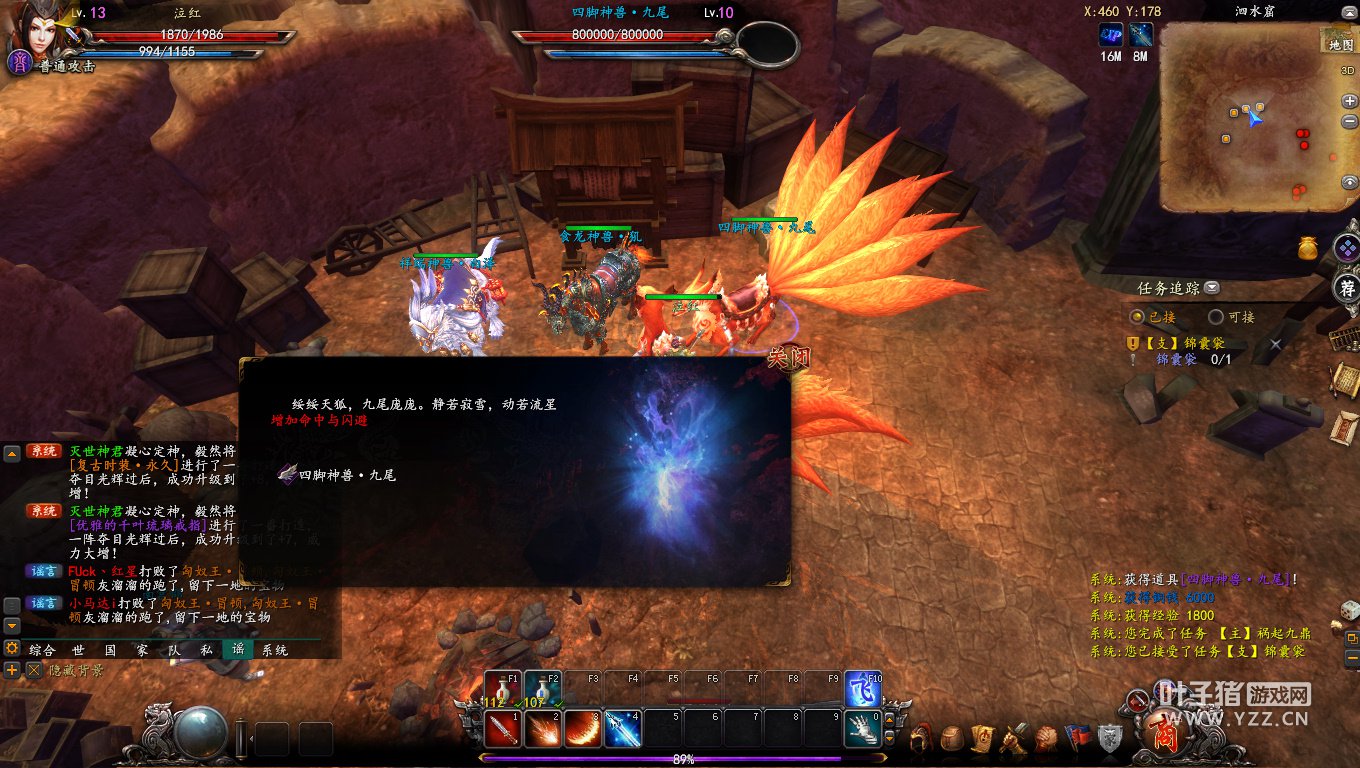The height and width of the screenshot is (768, 1360).
Task: Toggle the 隐藏背景 hide background option
Action: point(33,670)
